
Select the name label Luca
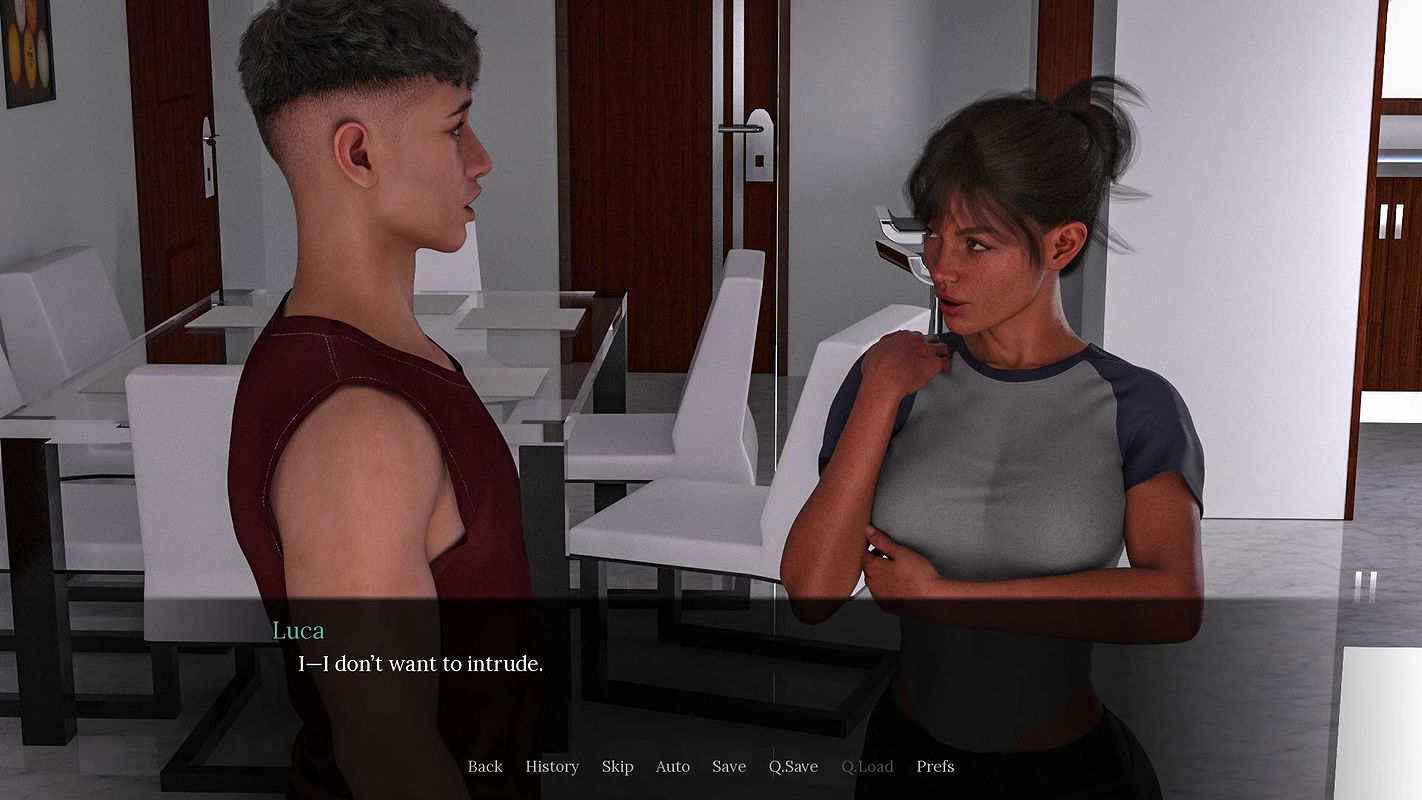click(x=298, y=630)
